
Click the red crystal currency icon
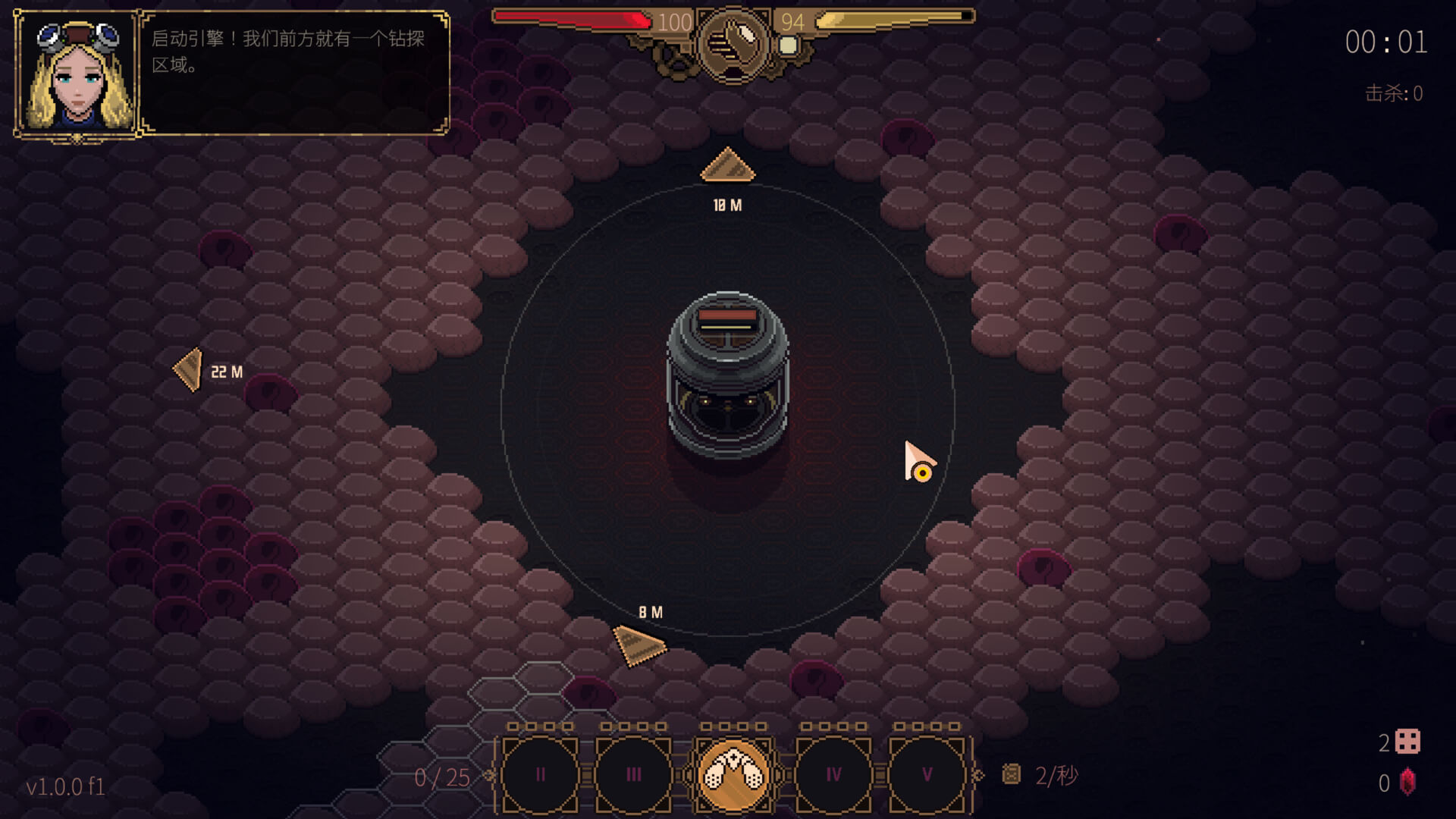click(x=1407, y=783)
